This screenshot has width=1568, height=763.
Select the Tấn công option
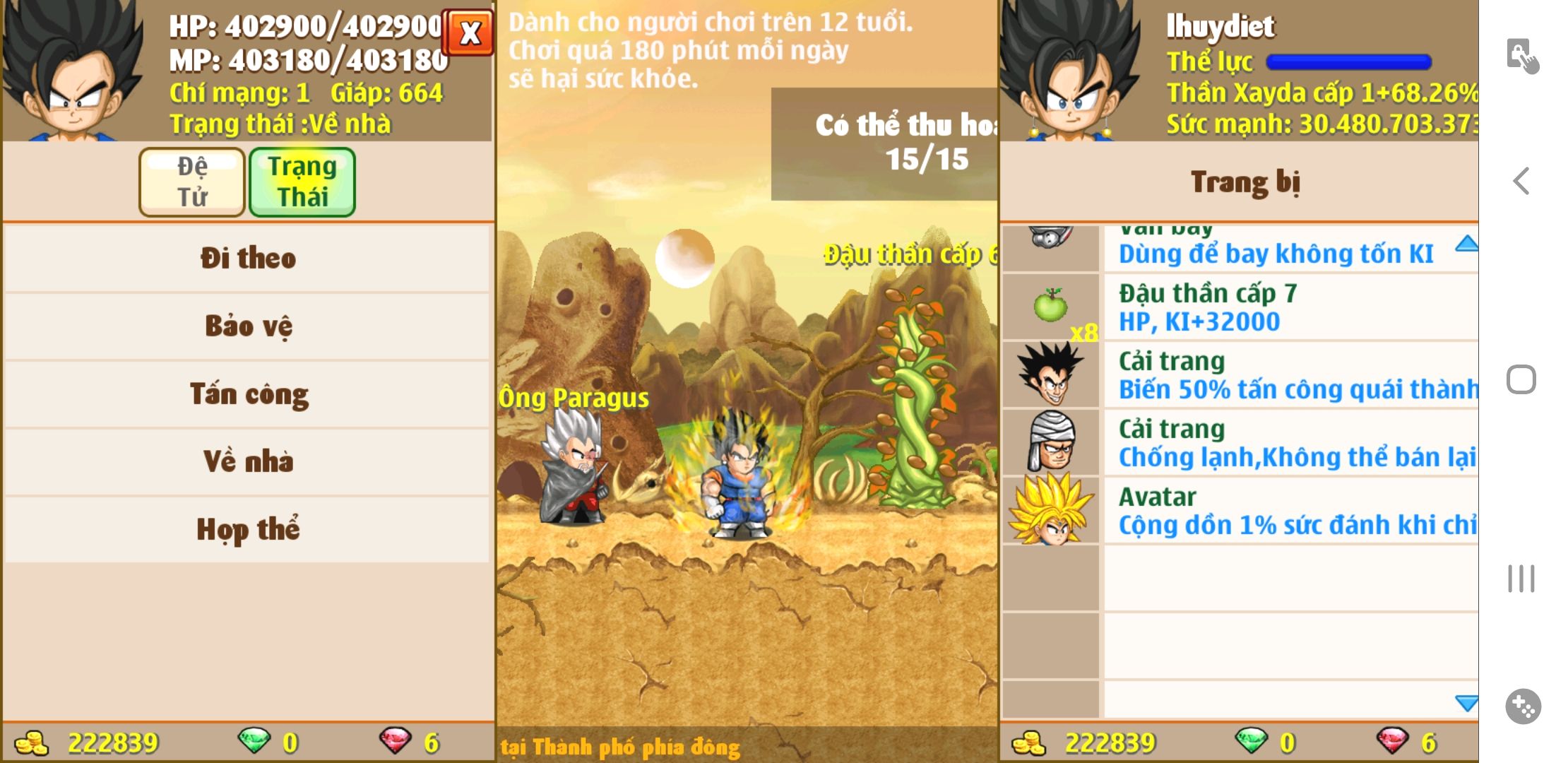(247, 394)
